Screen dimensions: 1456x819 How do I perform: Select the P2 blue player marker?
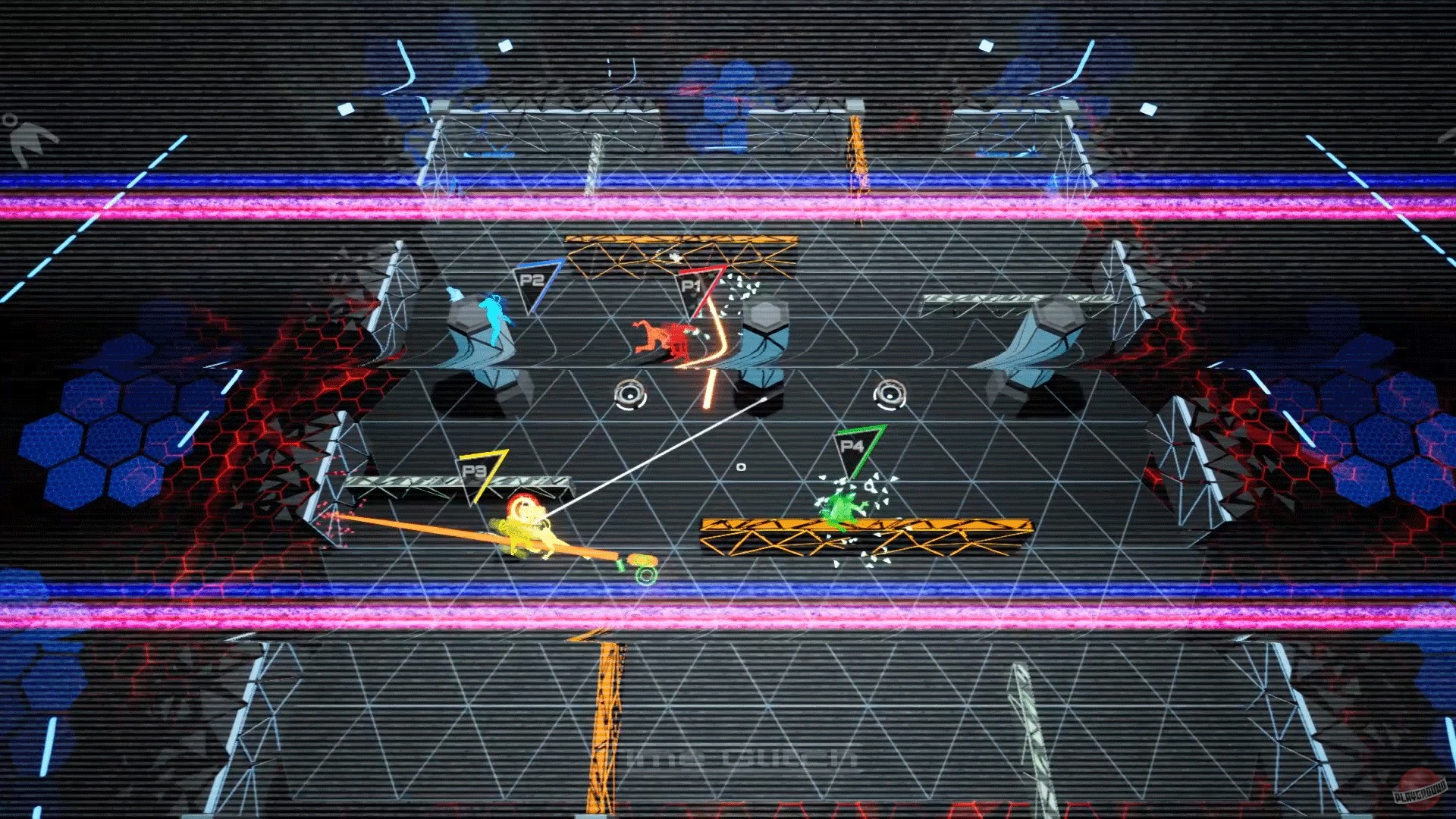pos(535,281)
